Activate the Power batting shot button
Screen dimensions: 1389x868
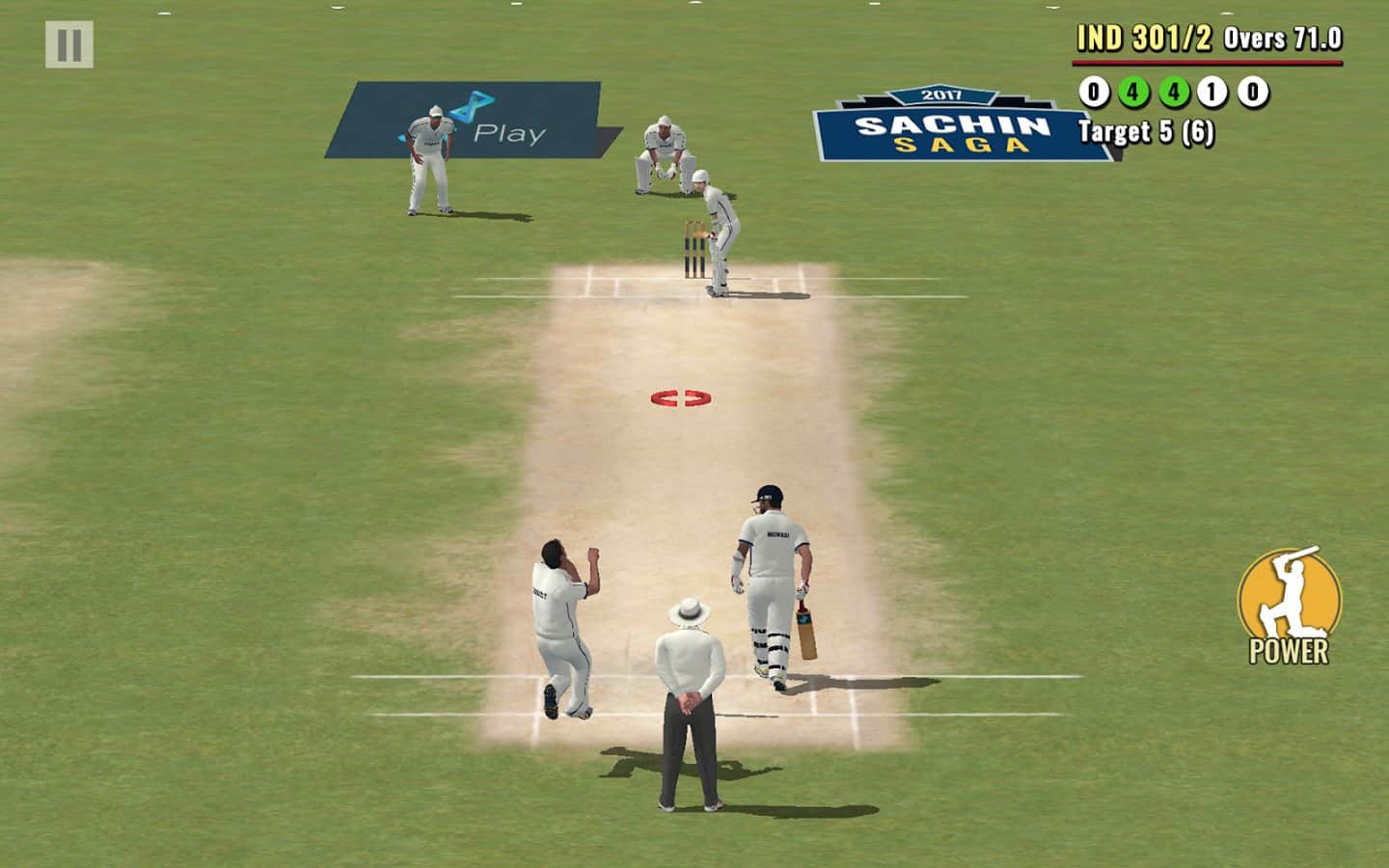click(1289, 605)
